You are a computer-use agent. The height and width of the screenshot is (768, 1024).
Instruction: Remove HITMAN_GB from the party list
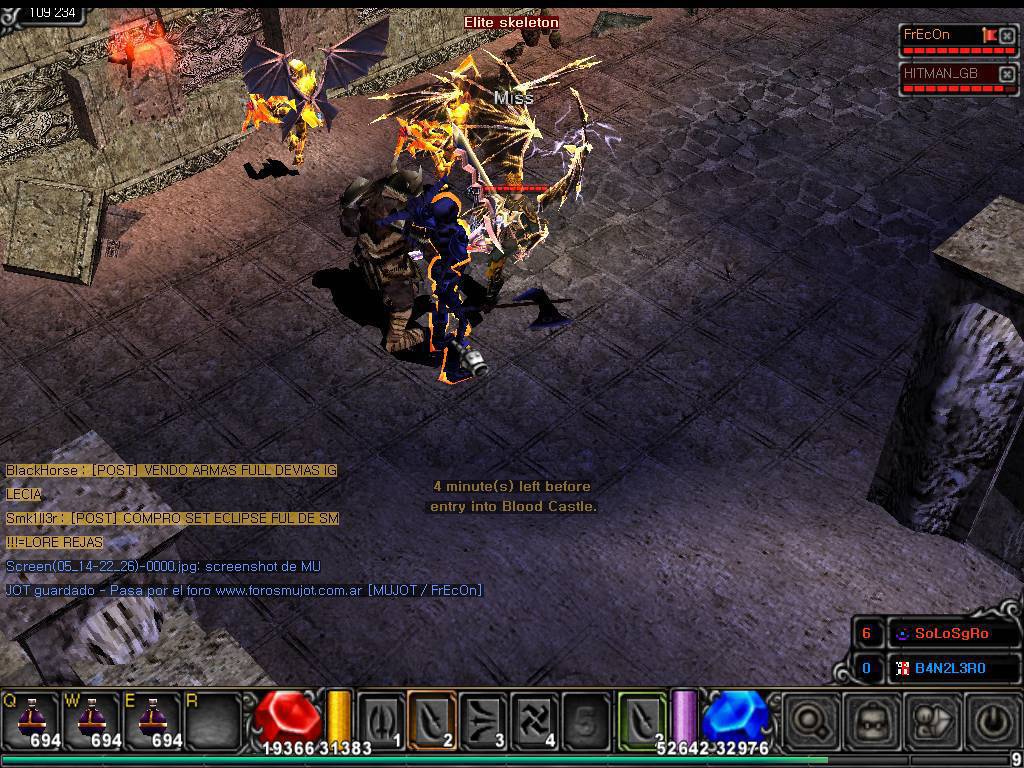pos(1007,74)
